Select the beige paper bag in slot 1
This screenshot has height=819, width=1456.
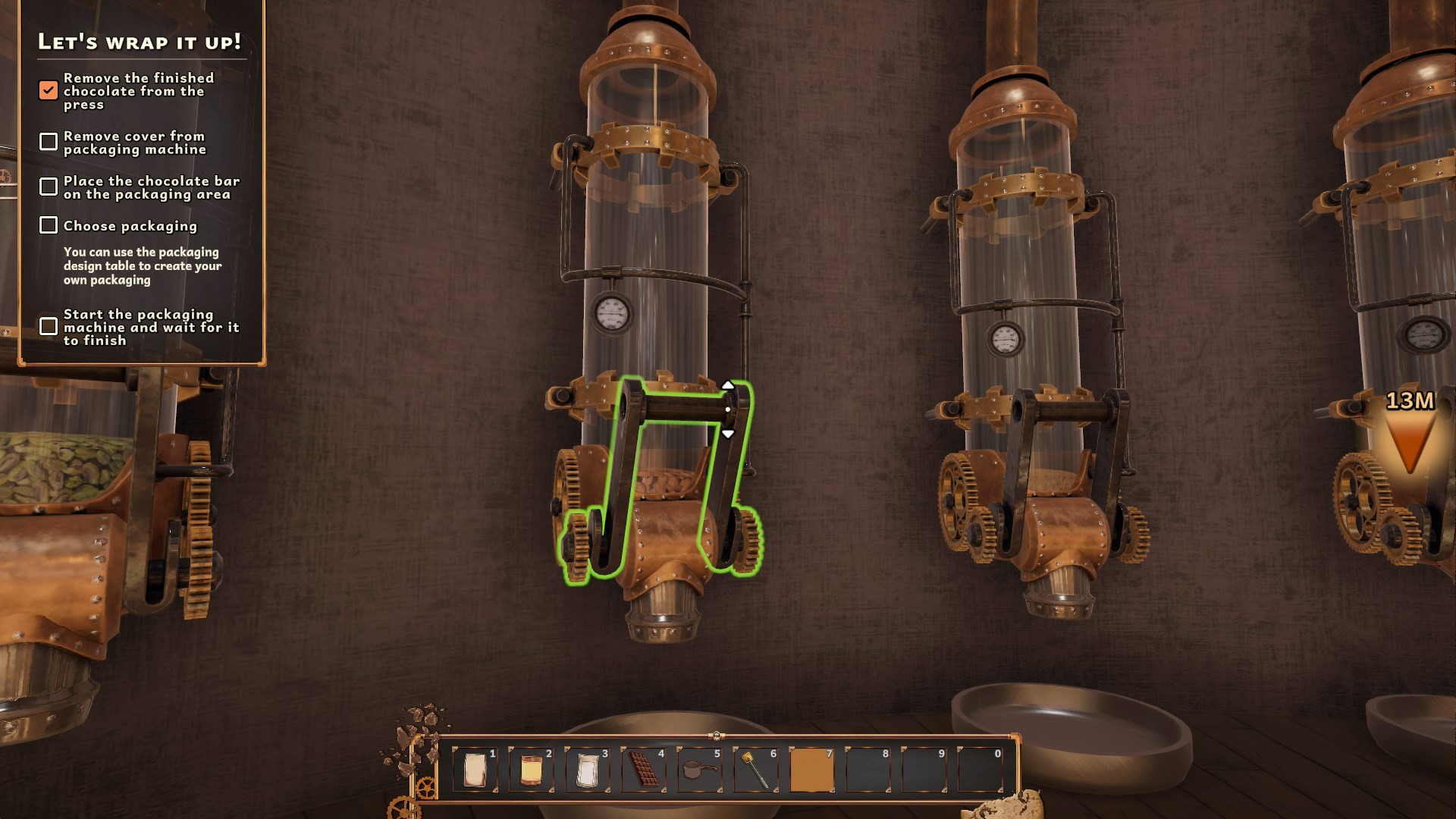click(475, 770)
